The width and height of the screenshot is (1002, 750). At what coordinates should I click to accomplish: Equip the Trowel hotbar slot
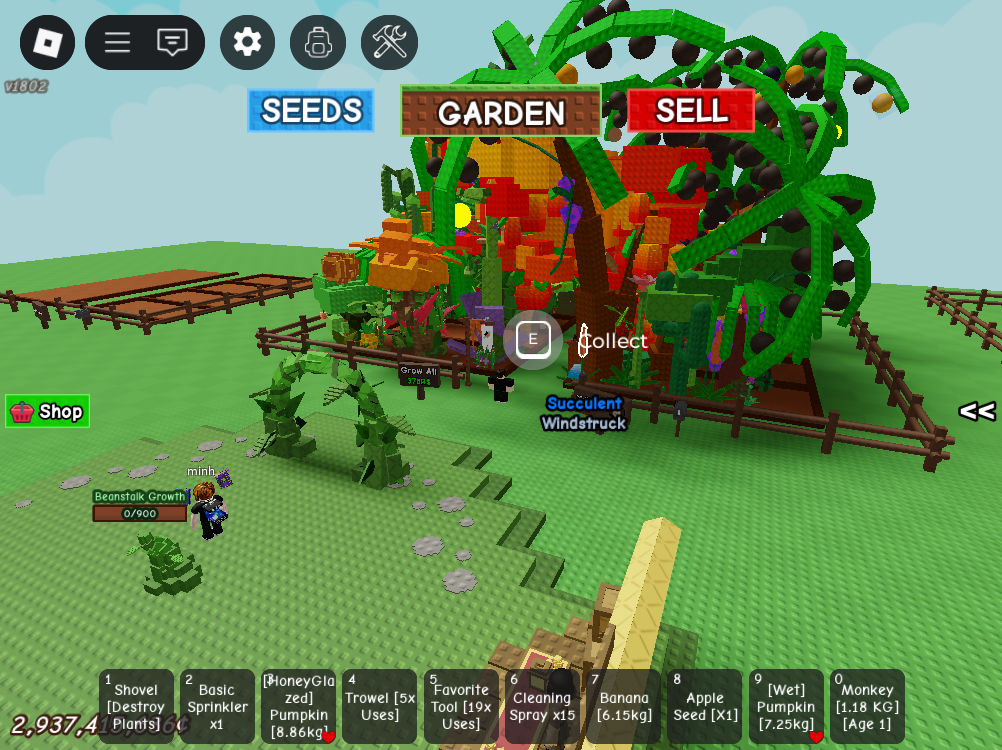coord(379,706)
